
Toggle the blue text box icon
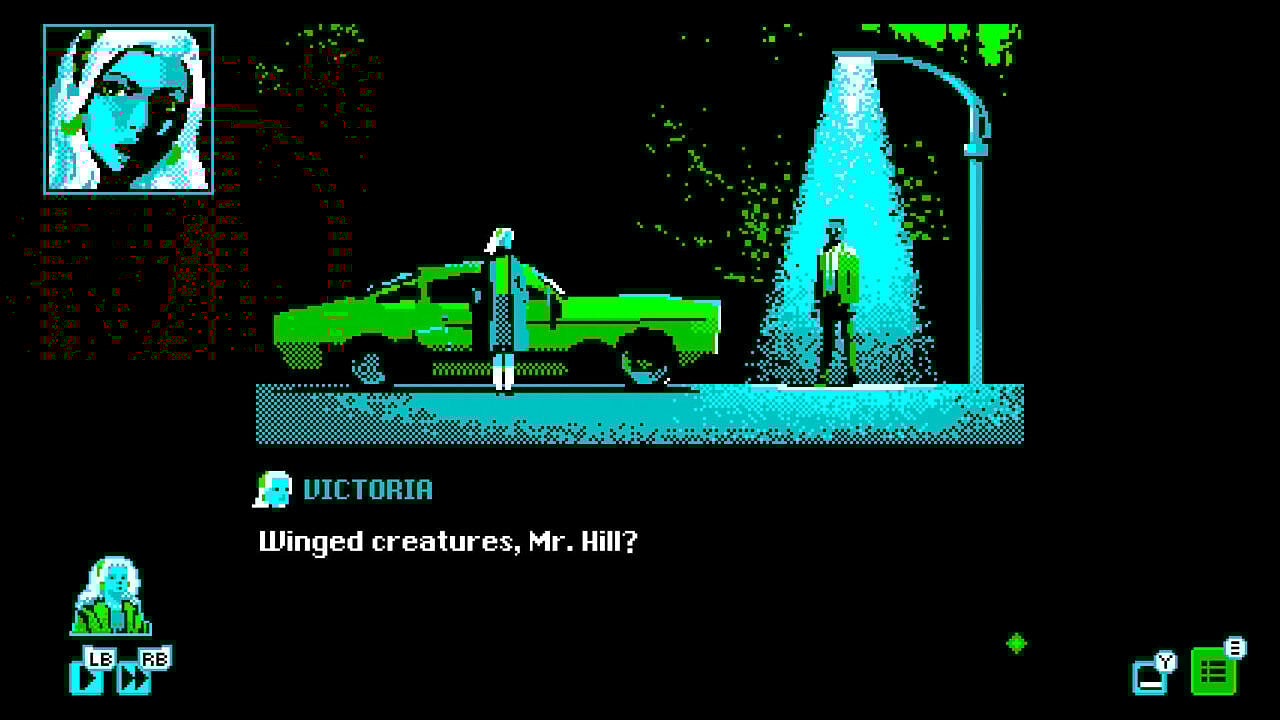[1149, 677]
